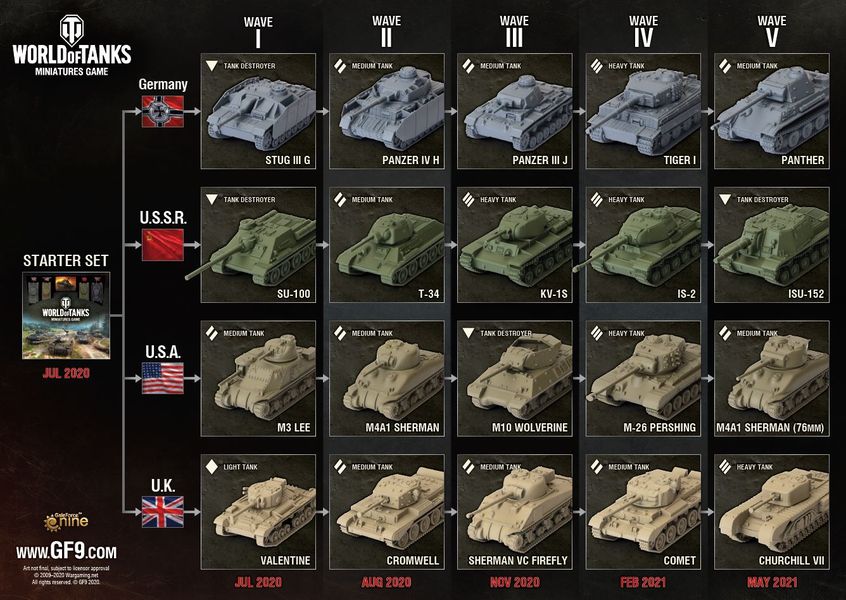Viewport: 846px width, 600px height.
Task: Select the Panther medium tank tile
Action: pyautogui.click(x=771, y=111)
